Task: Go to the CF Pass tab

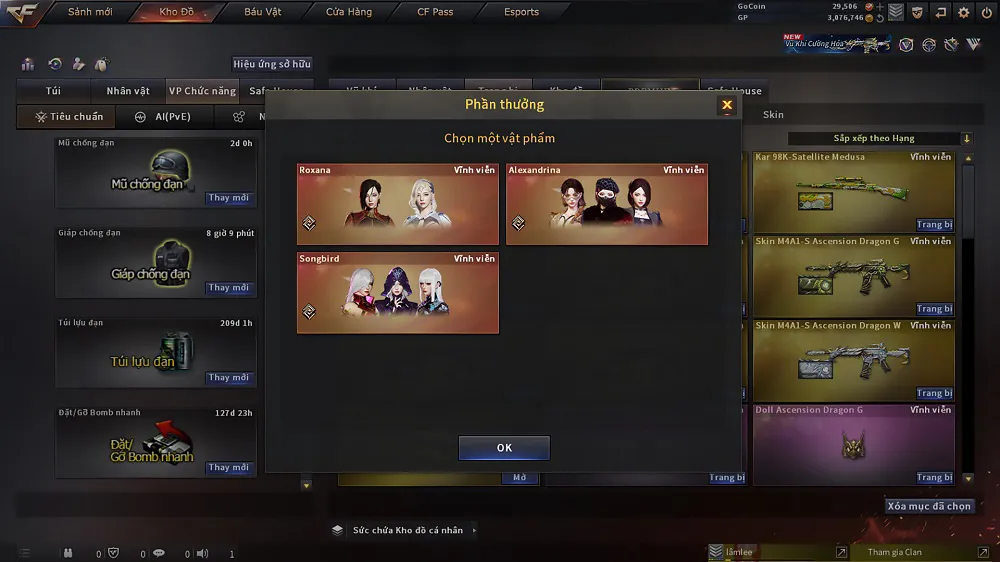Action: click(x=435, y=12)
